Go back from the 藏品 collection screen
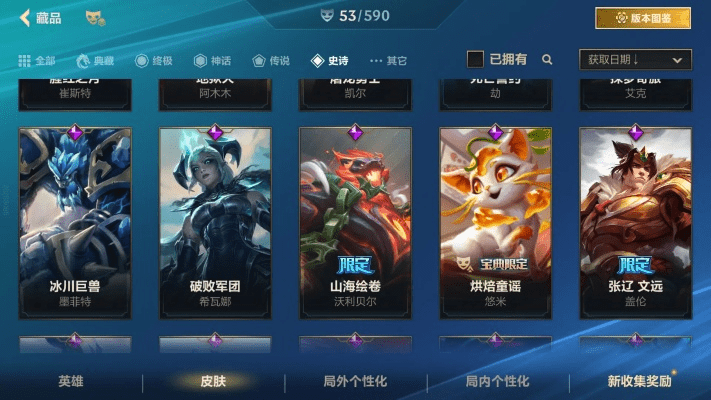The image size is (711, 400). point(26,17)
